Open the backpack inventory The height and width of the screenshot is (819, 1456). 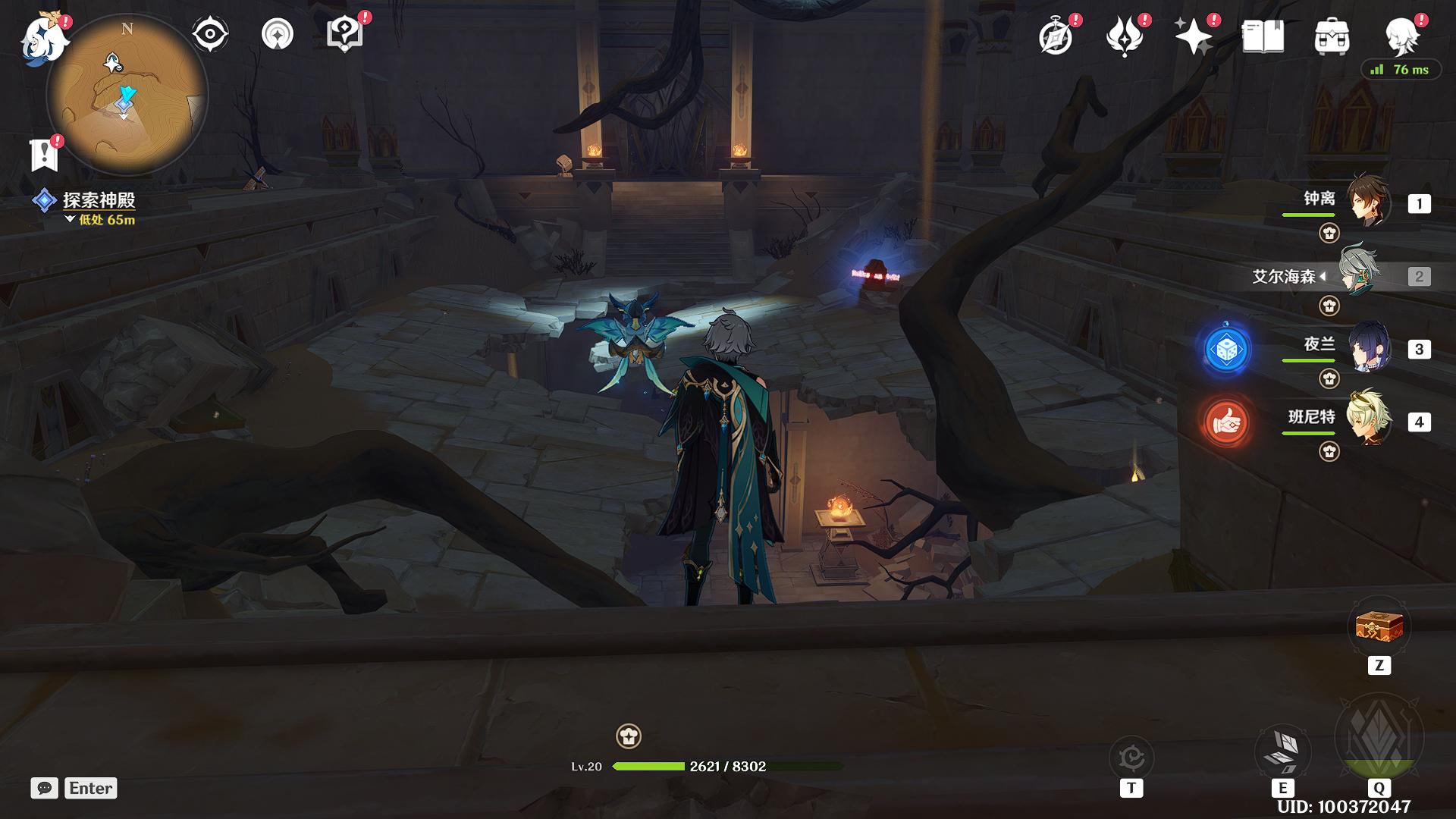click(x=1332, y=36)
